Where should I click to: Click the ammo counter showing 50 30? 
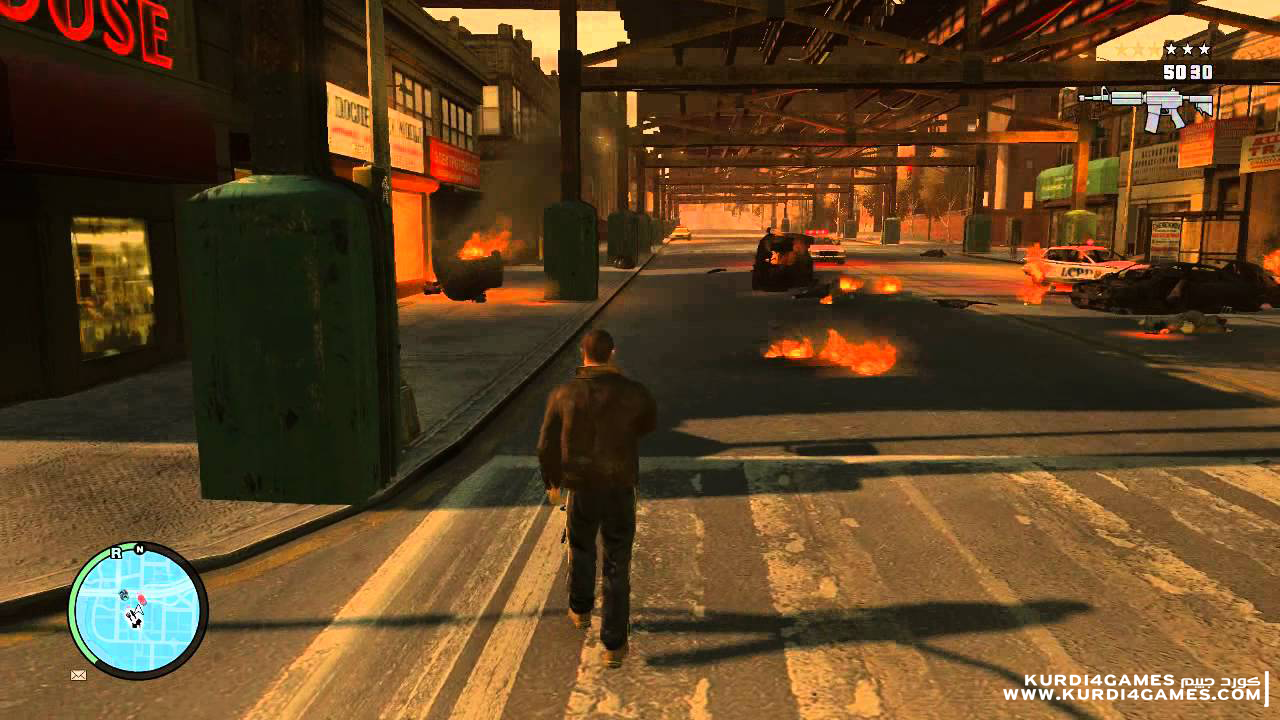pyautogui.click(x=1187, y=72)
